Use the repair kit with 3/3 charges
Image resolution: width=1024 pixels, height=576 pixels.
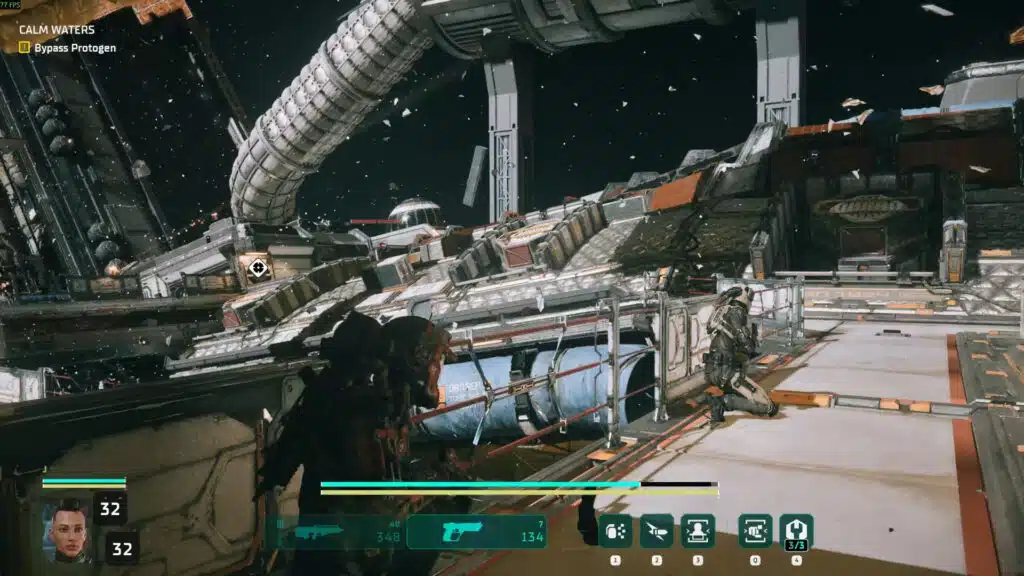coord(796,530)
